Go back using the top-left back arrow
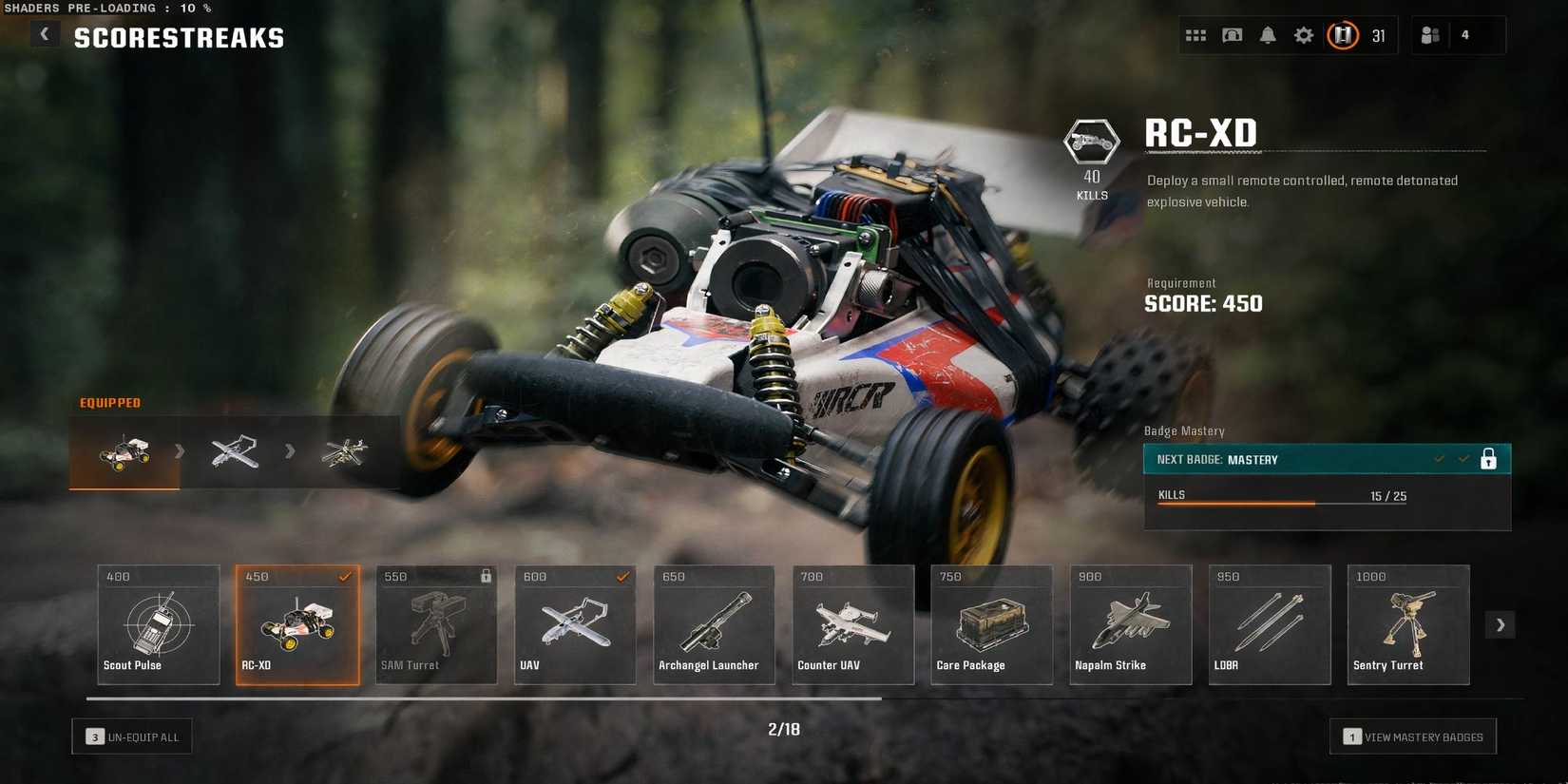 click(44, 33)
